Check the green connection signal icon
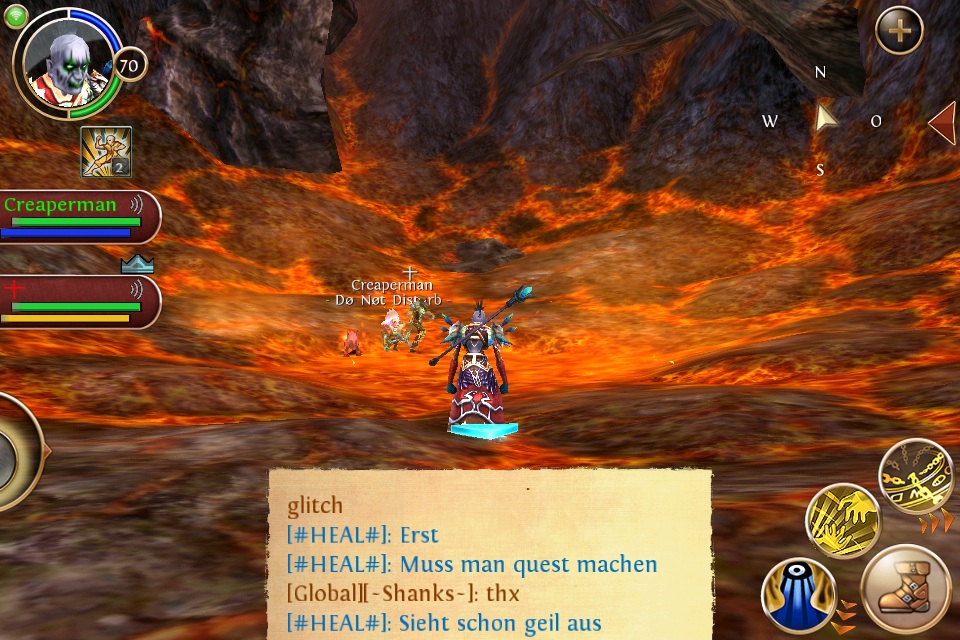960x640 pixels. pos(14,17)
